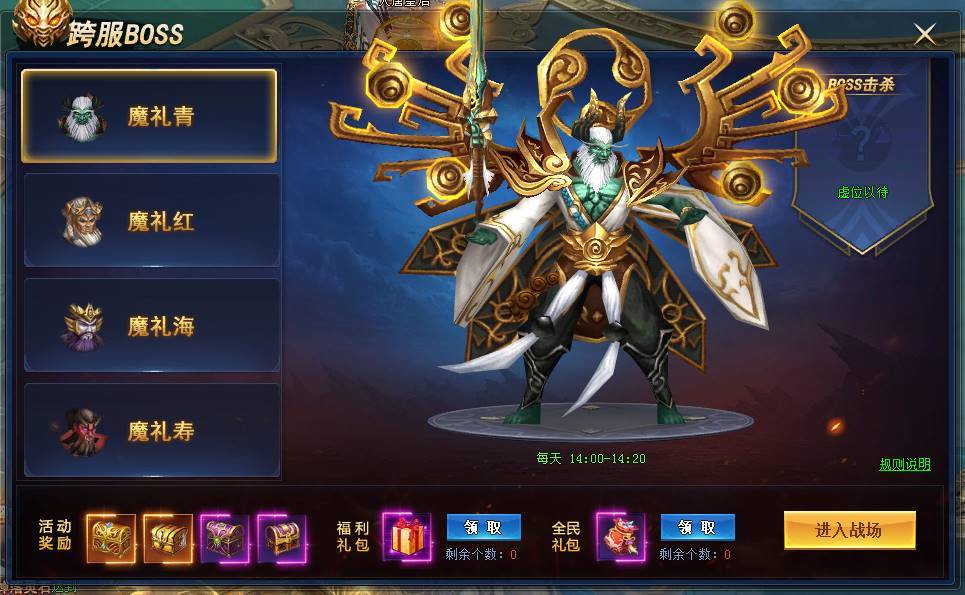Claim the 福利礼包 with its 领取 button
Screen dimensions: 965x595
coord(483,527)
